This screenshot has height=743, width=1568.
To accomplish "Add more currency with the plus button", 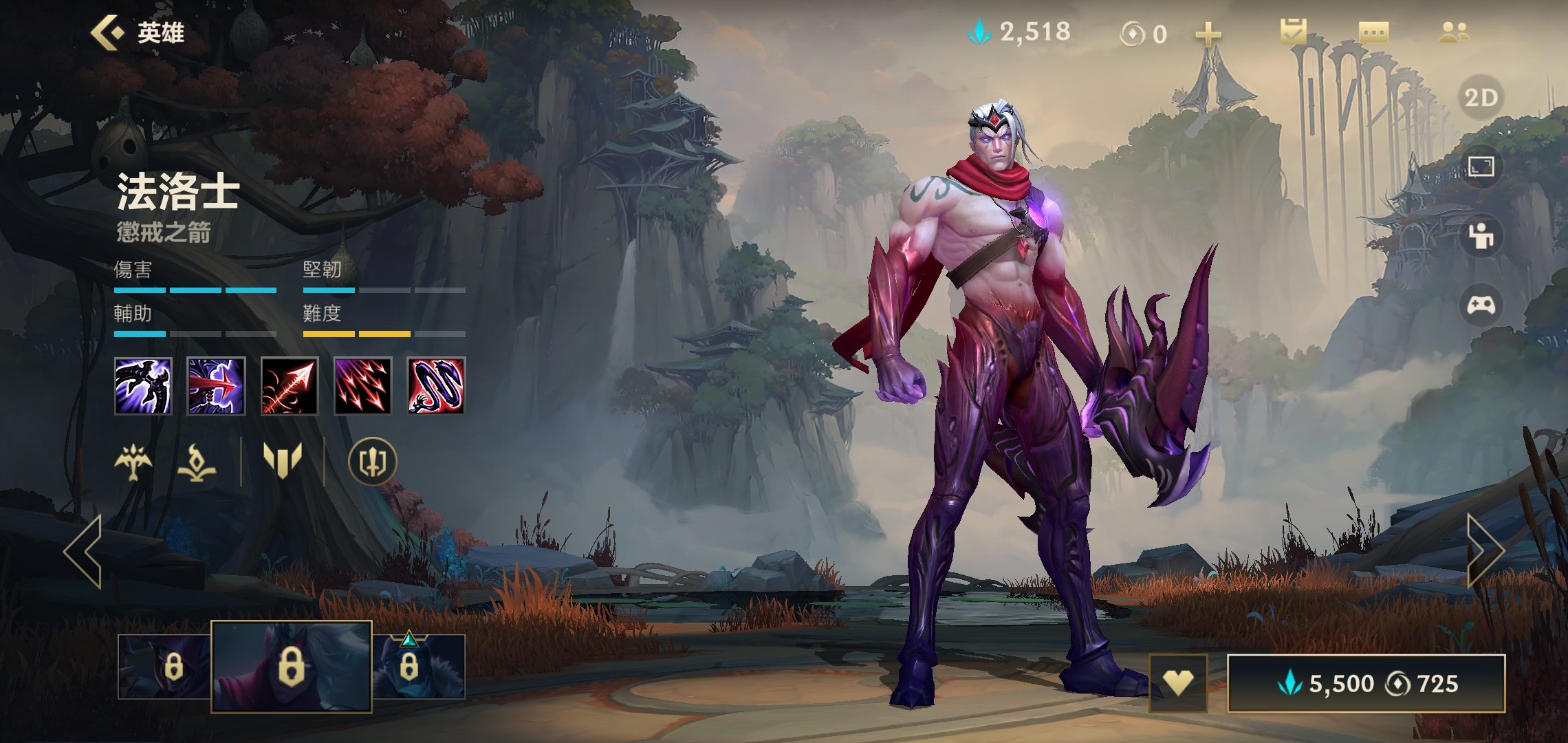I will (x=1208, y=34).
